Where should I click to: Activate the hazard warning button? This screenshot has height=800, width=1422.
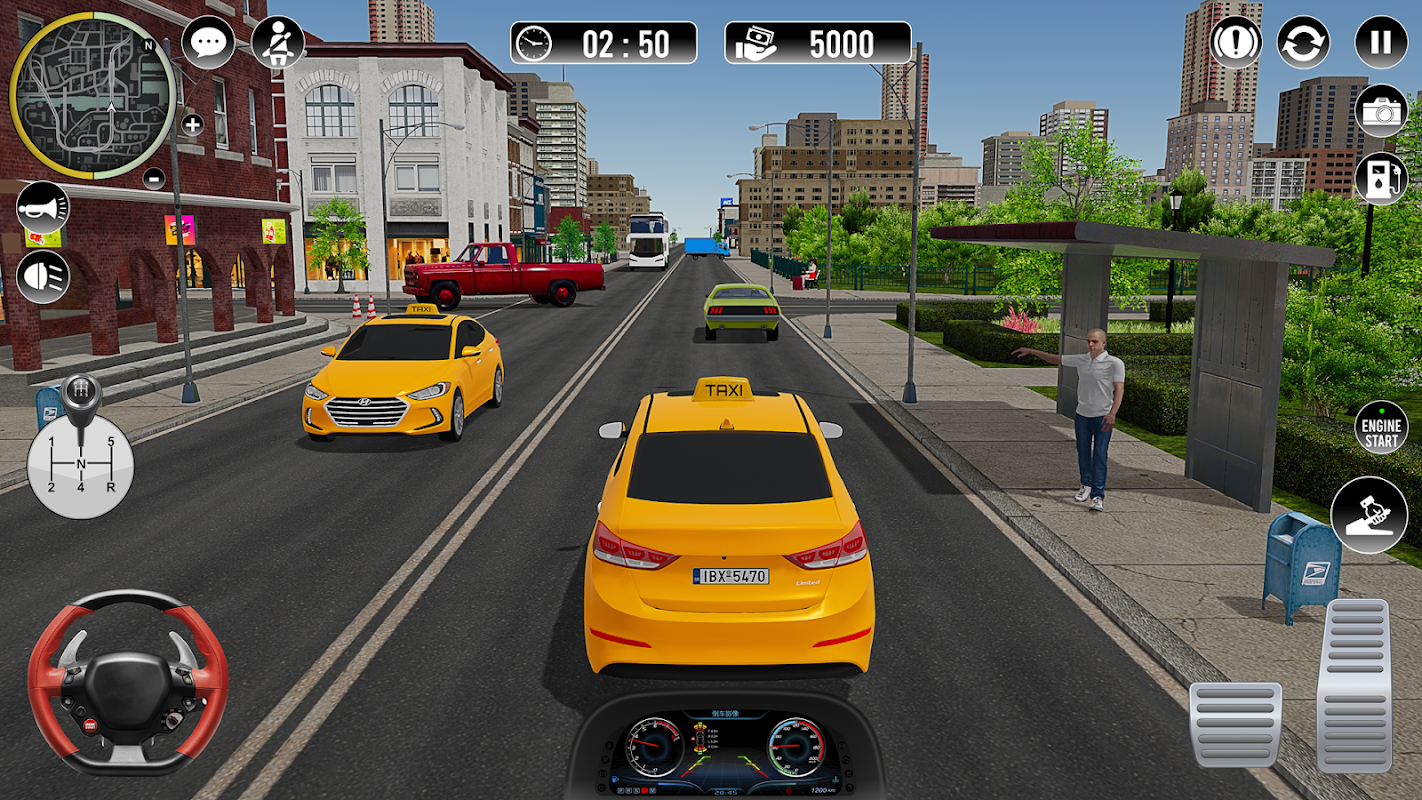(x=1236, y=43)
